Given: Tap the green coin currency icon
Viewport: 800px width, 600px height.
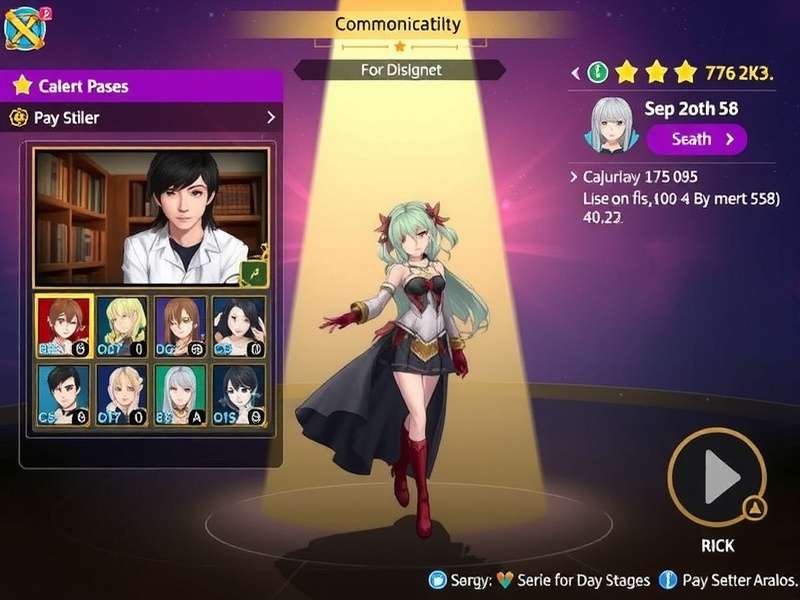Looking at the screenshot, I should [598, 72].
